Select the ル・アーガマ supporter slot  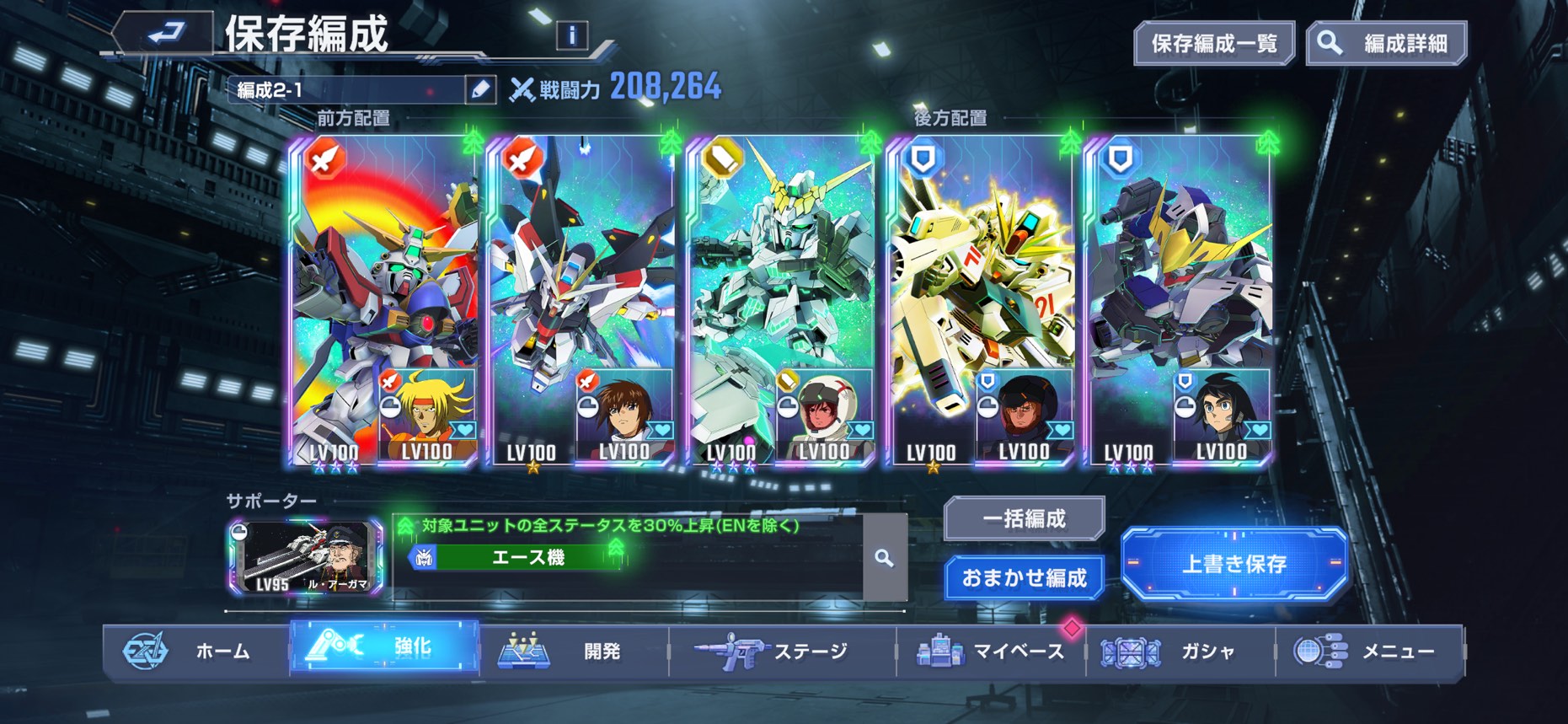point(305,558)
